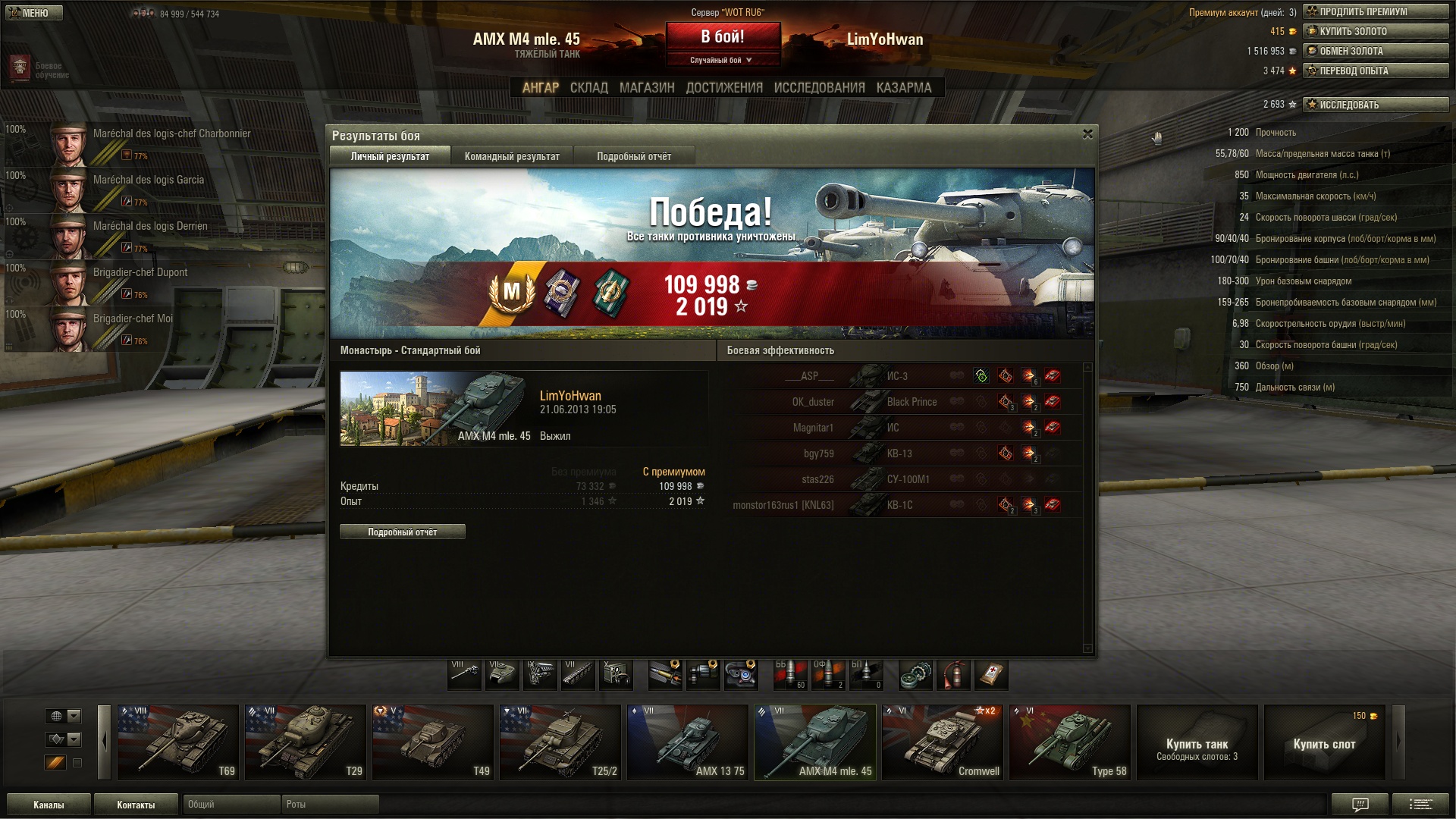Select the Cromwell tank
Viewport: 1456px width, 819px height.
tap(942, 742)
